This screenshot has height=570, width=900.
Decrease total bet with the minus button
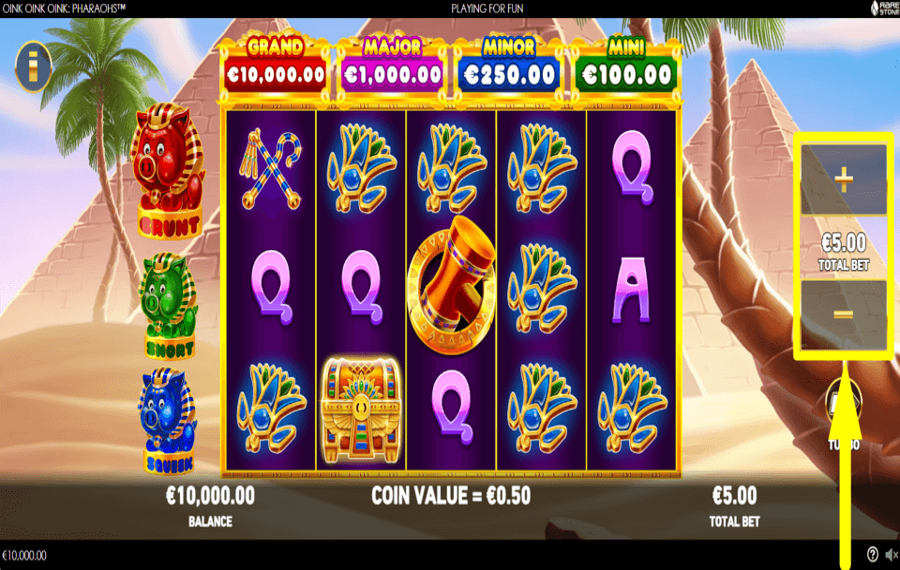[843, 314]
